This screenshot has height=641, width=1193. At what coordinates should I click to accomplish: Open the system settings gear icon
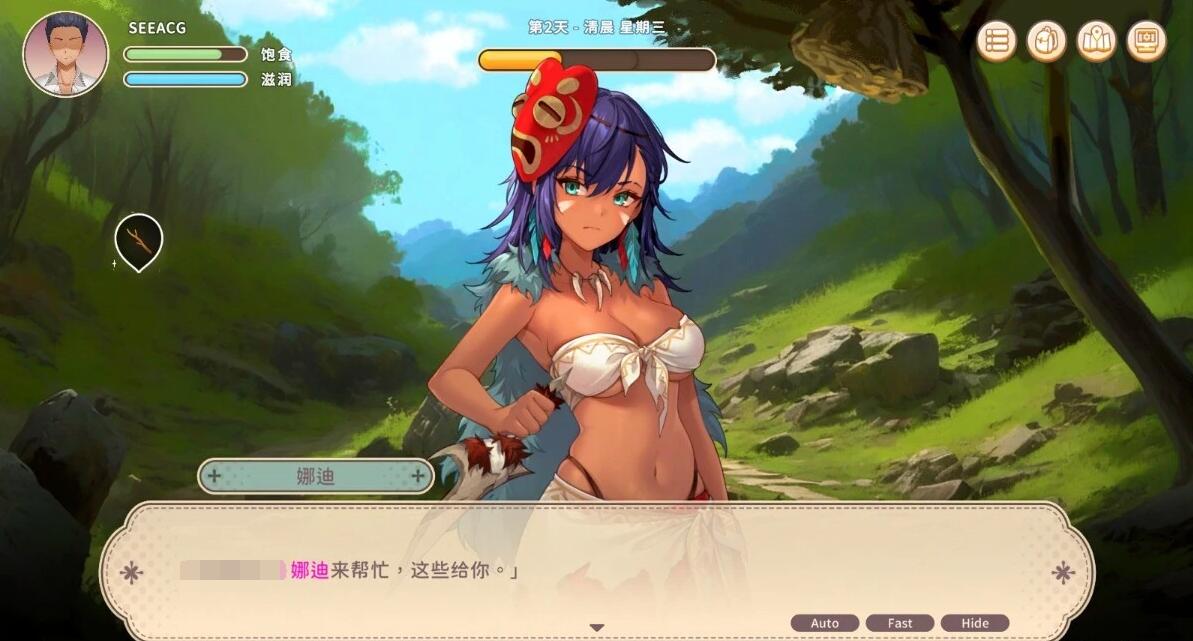coord(1146,41)
